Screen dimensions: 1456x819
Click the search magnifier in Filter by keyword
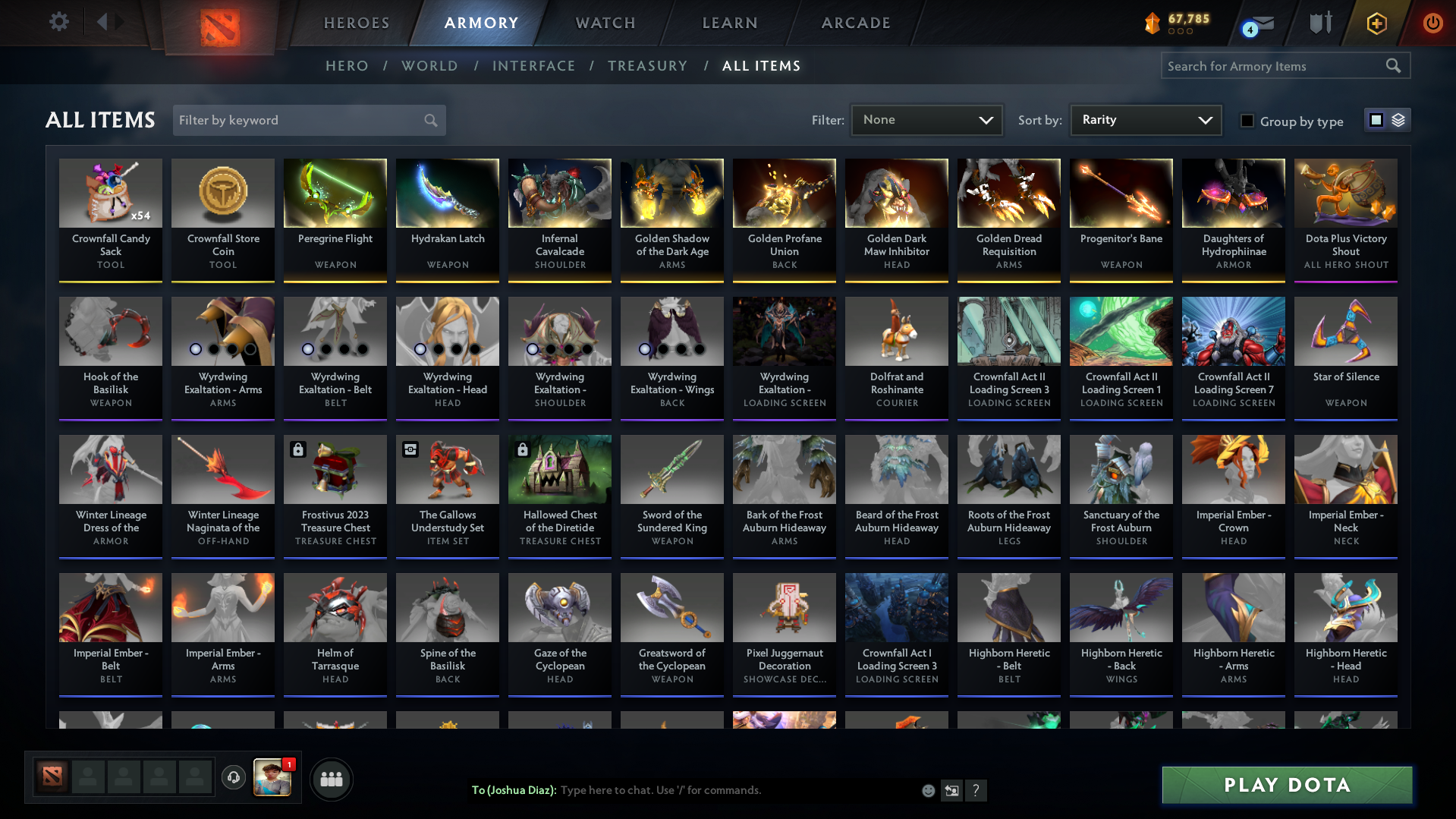click(429, 120)
